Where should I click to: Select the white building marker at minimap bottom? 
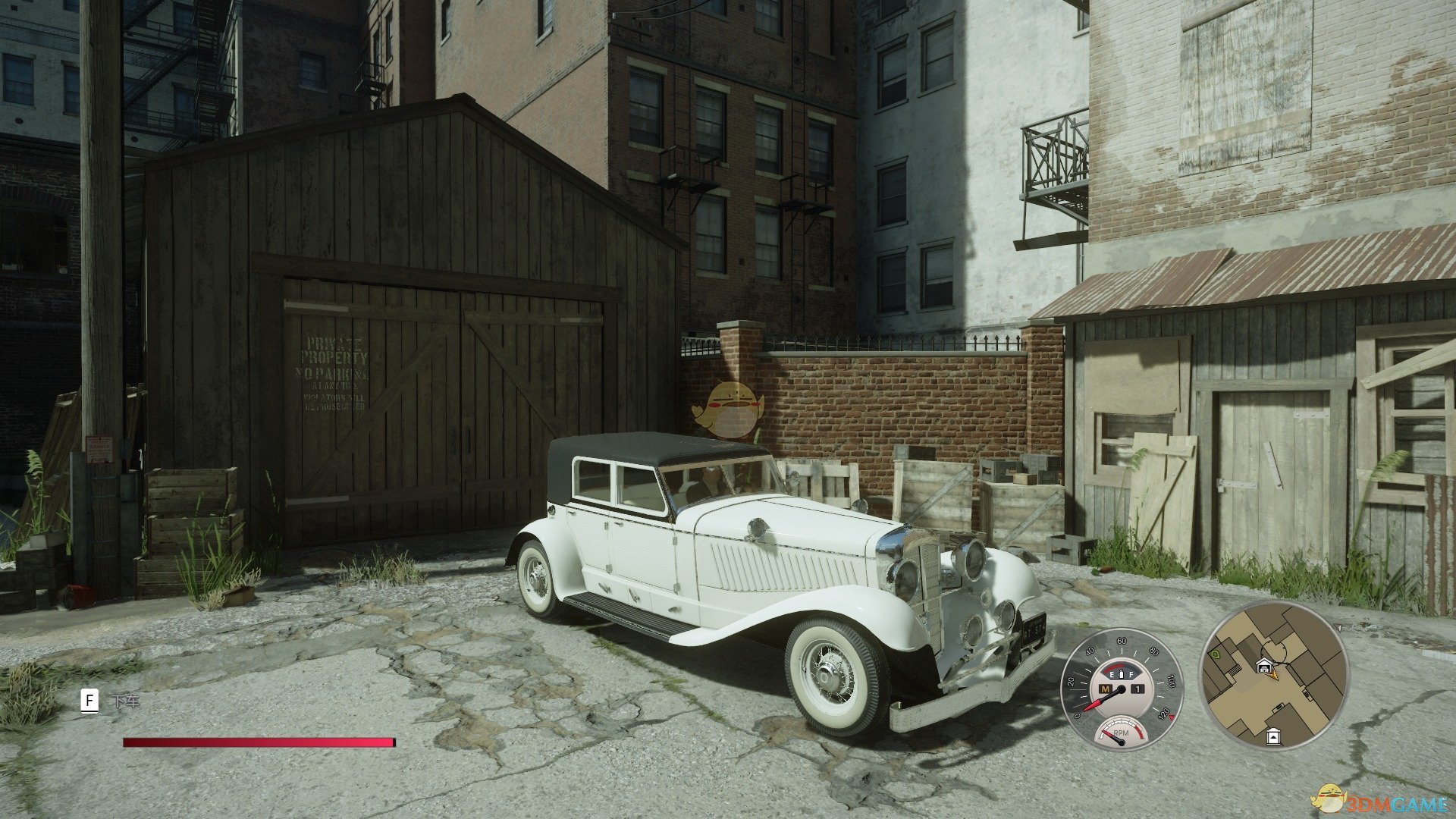click(1273, 736)
